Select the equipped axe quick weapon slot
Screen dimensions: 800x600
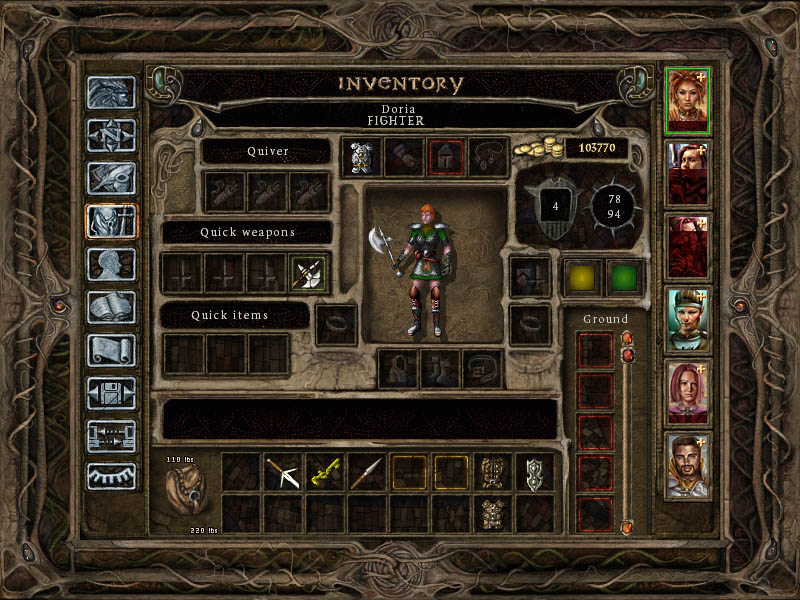[307, 273]
